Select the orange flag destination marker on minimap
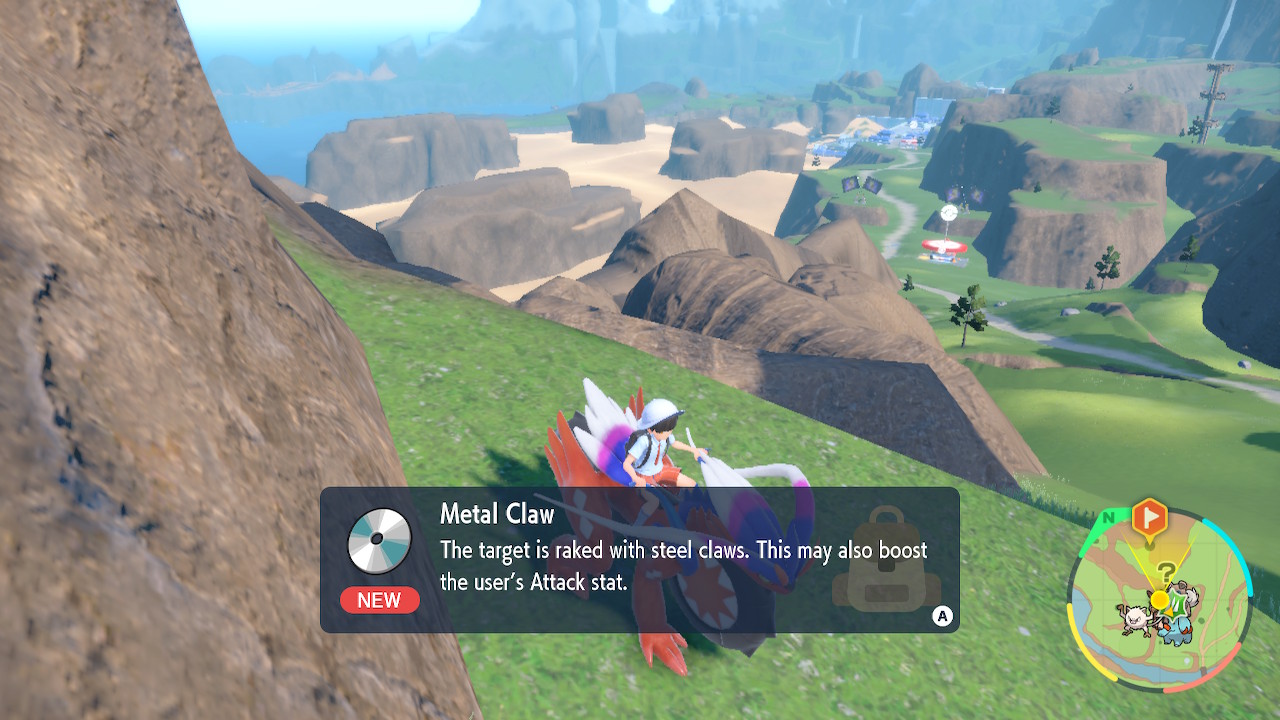This screenshot has height=720, width=1280. 1148,516
